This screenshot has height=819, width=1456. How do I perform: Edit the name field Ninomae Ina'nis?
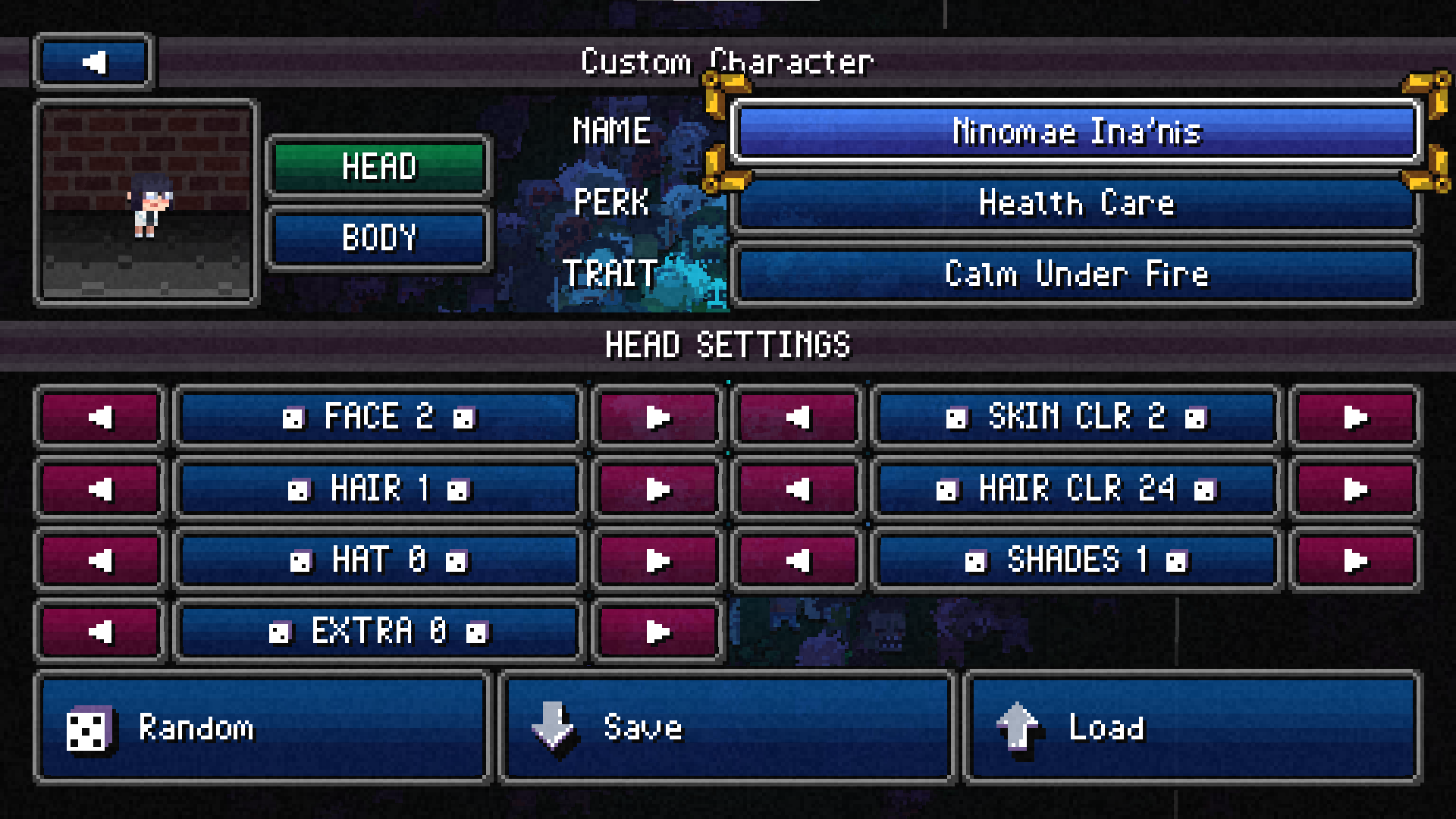tap(1075, 132)
